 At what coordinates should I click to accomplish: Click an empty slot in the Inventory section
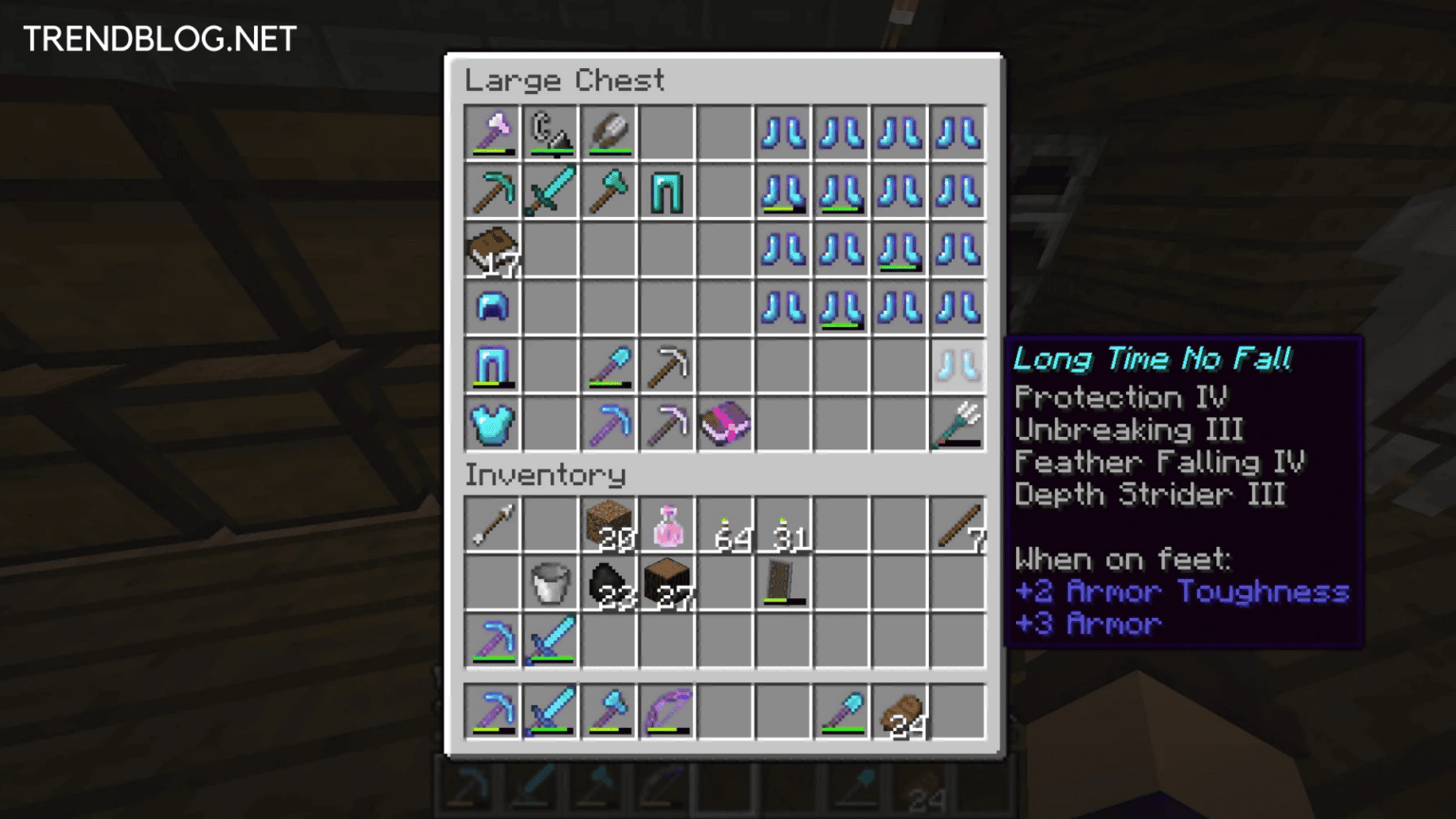pyautogui.click(x=725, y=641)
